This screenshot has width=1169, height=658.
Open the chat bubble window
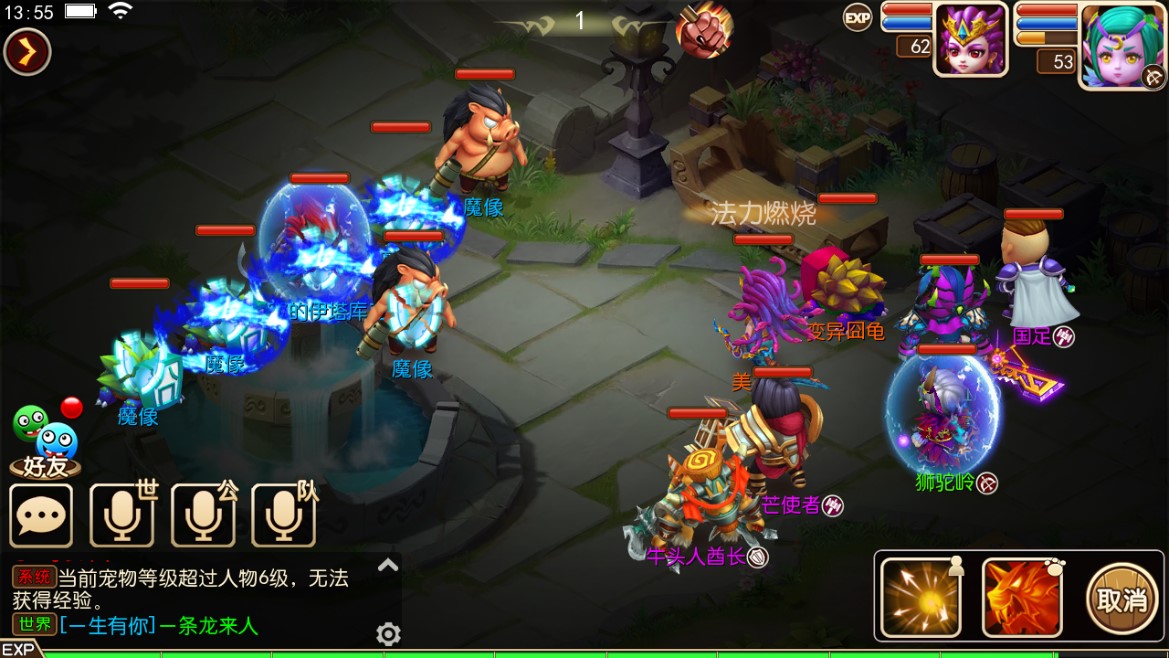(x=41, y=516)
